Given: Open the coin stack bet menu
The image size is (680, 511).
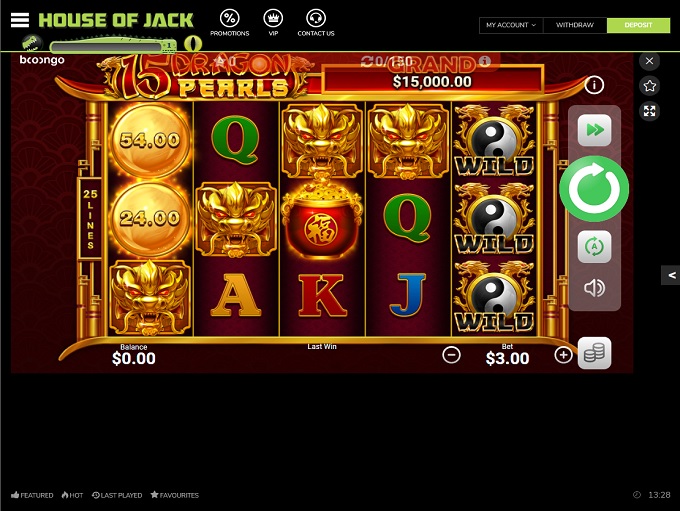Looking at the screenshot, I should [594, 352].
